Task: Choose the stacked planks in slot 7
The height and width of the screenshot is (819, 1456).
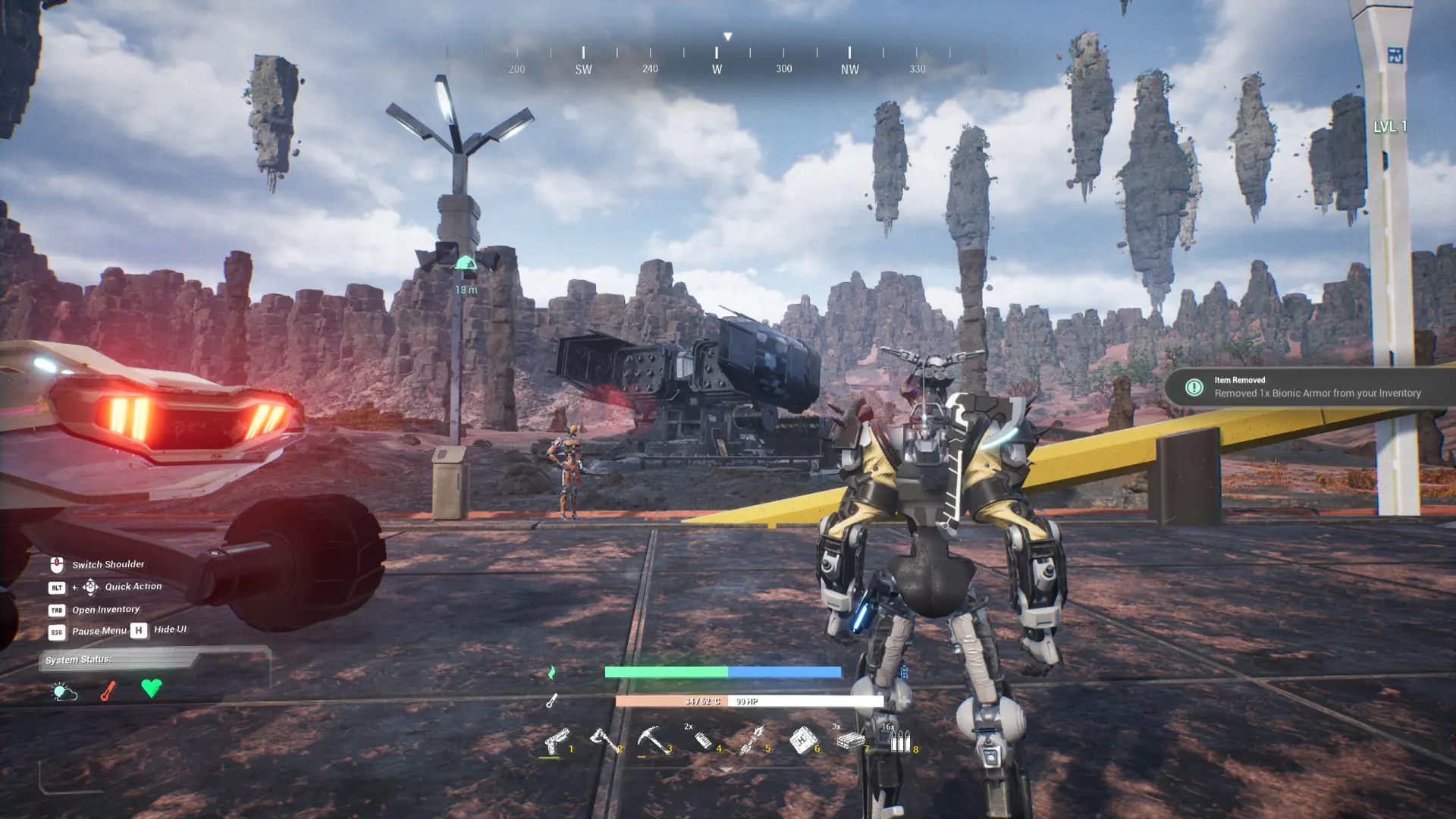Action: click(851, 740)
